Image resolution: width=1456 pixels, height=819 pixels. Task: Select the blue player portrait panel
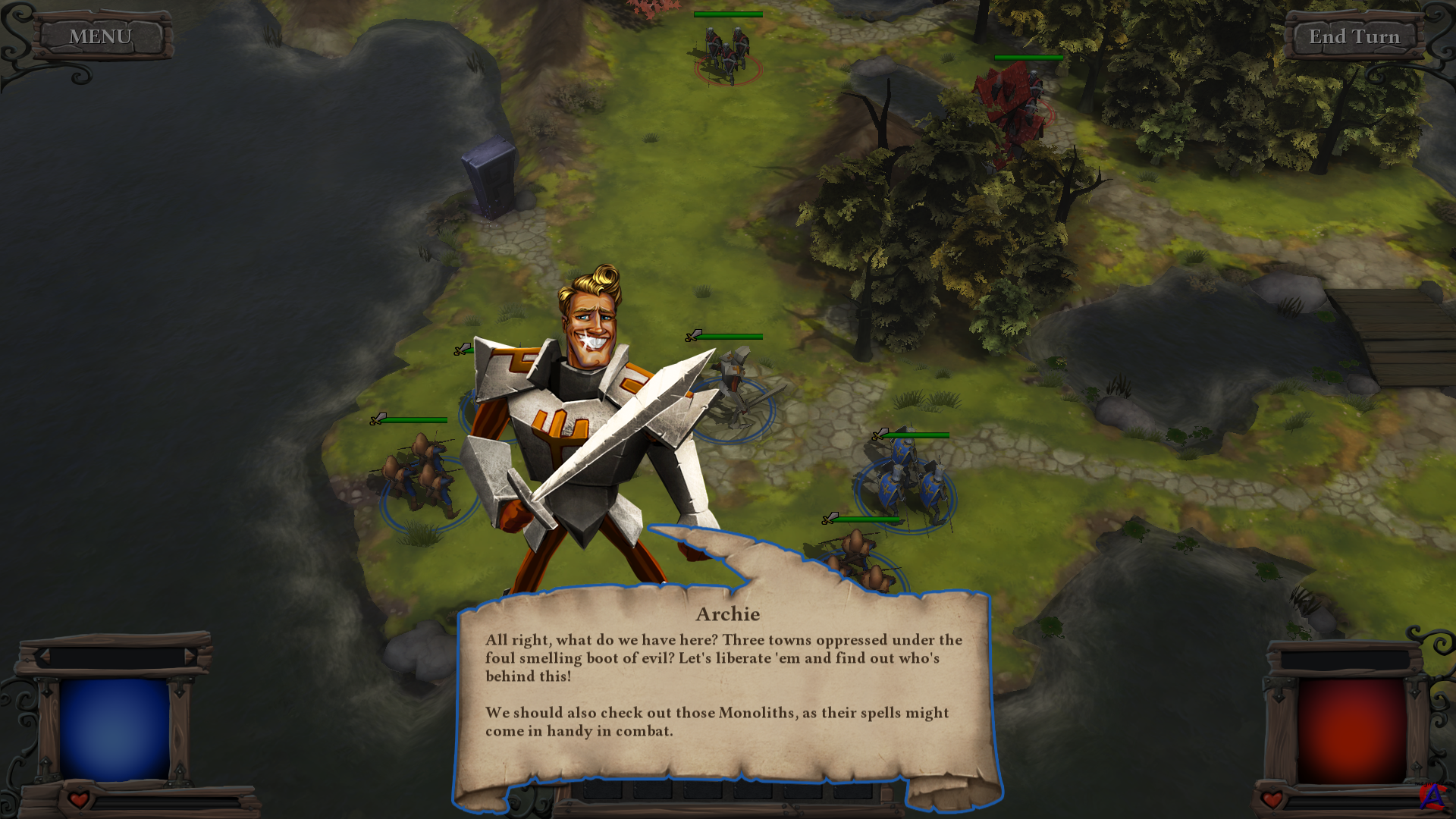[x=115, y=729]
